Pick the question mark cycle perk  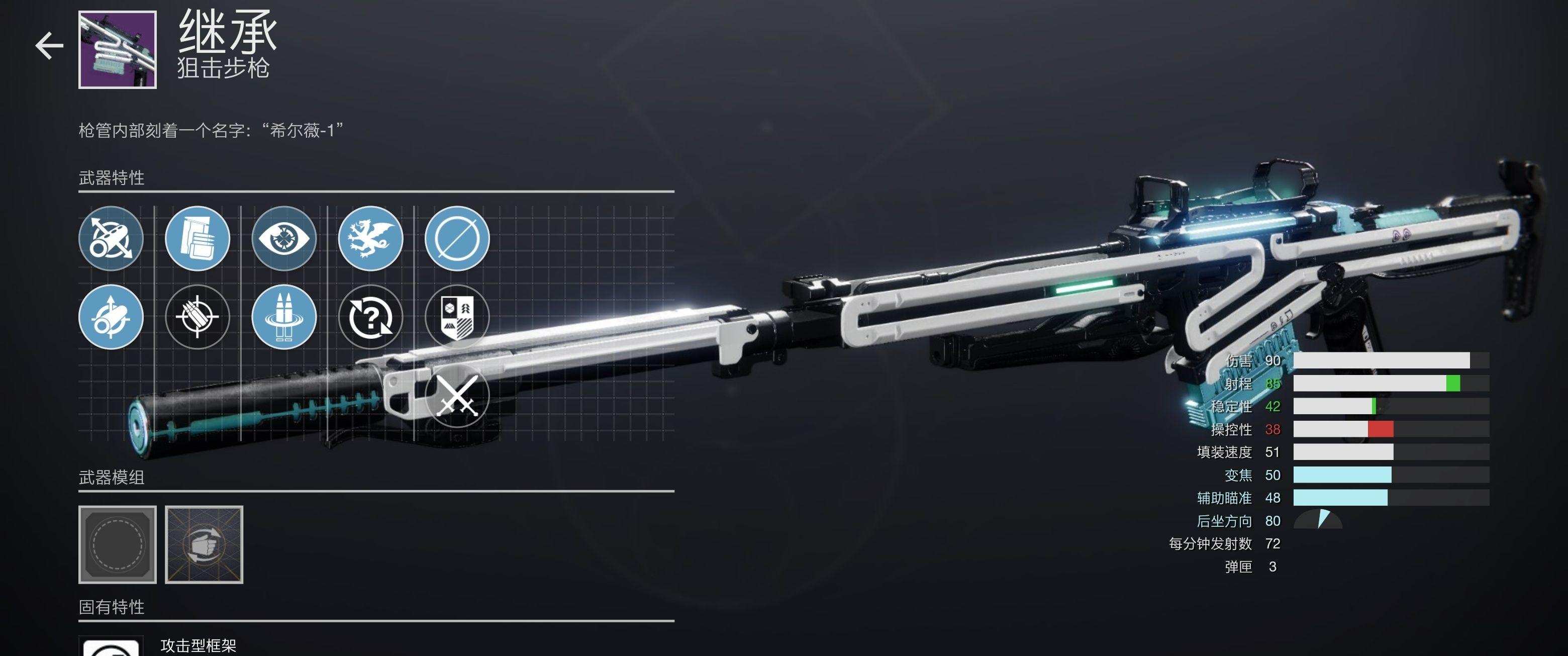[370, 317]
